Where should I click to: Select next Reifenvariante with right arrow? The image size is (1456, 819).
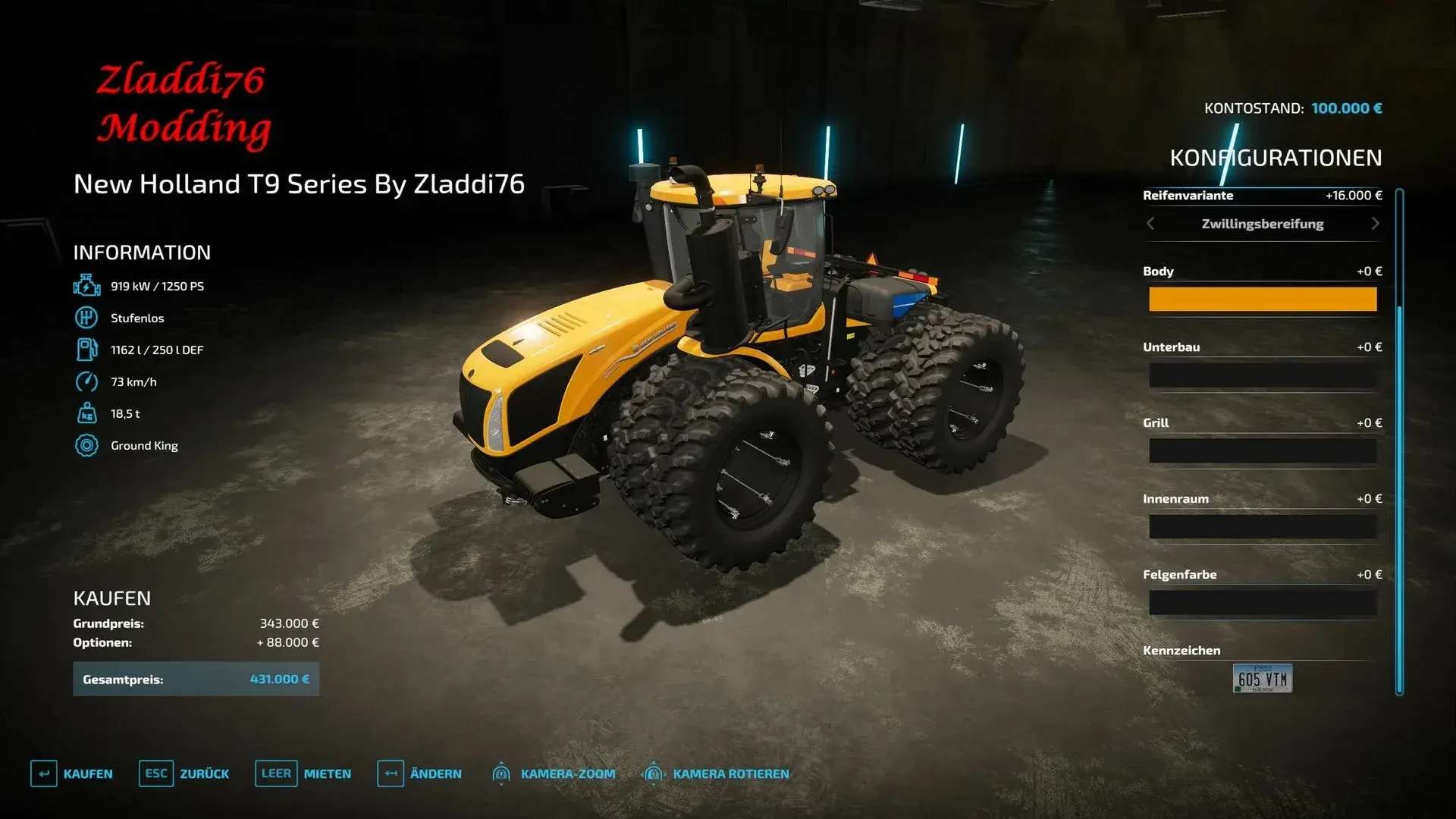(1375, 224)
